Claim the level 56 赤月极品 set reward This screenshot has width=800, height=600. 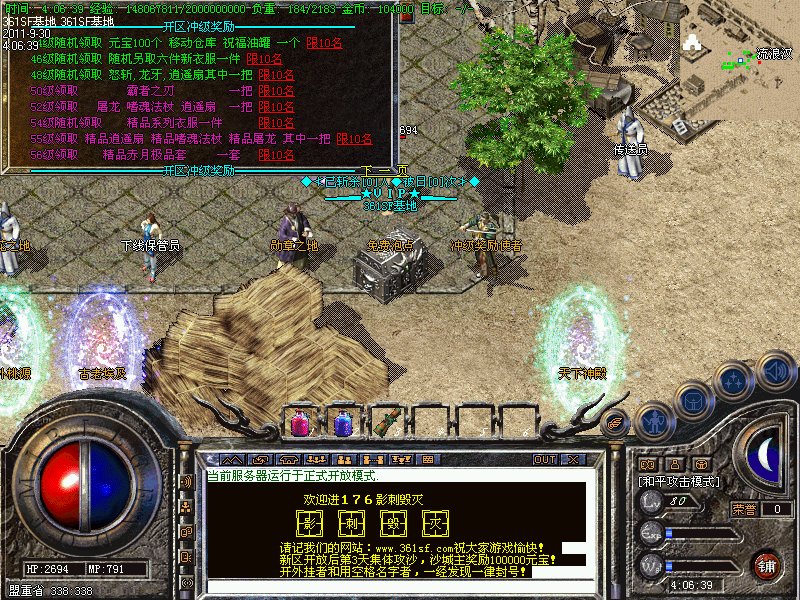[x=277, y=155]
